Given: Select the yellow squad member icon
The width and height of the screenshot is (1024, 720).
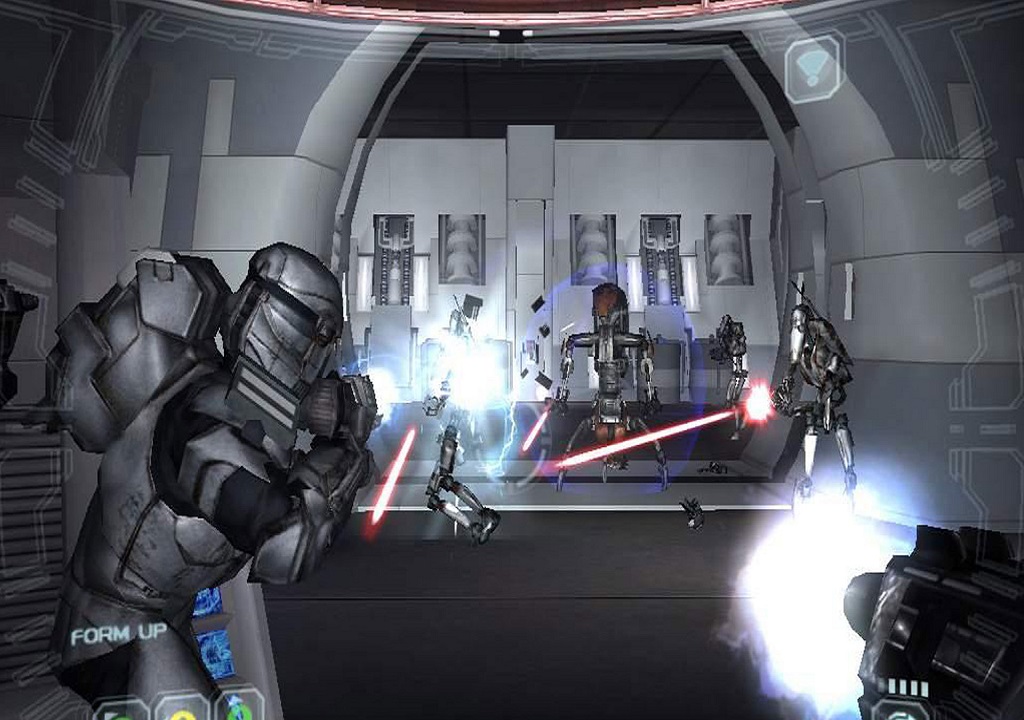Looking at the screenshot, I should [182, 708].
